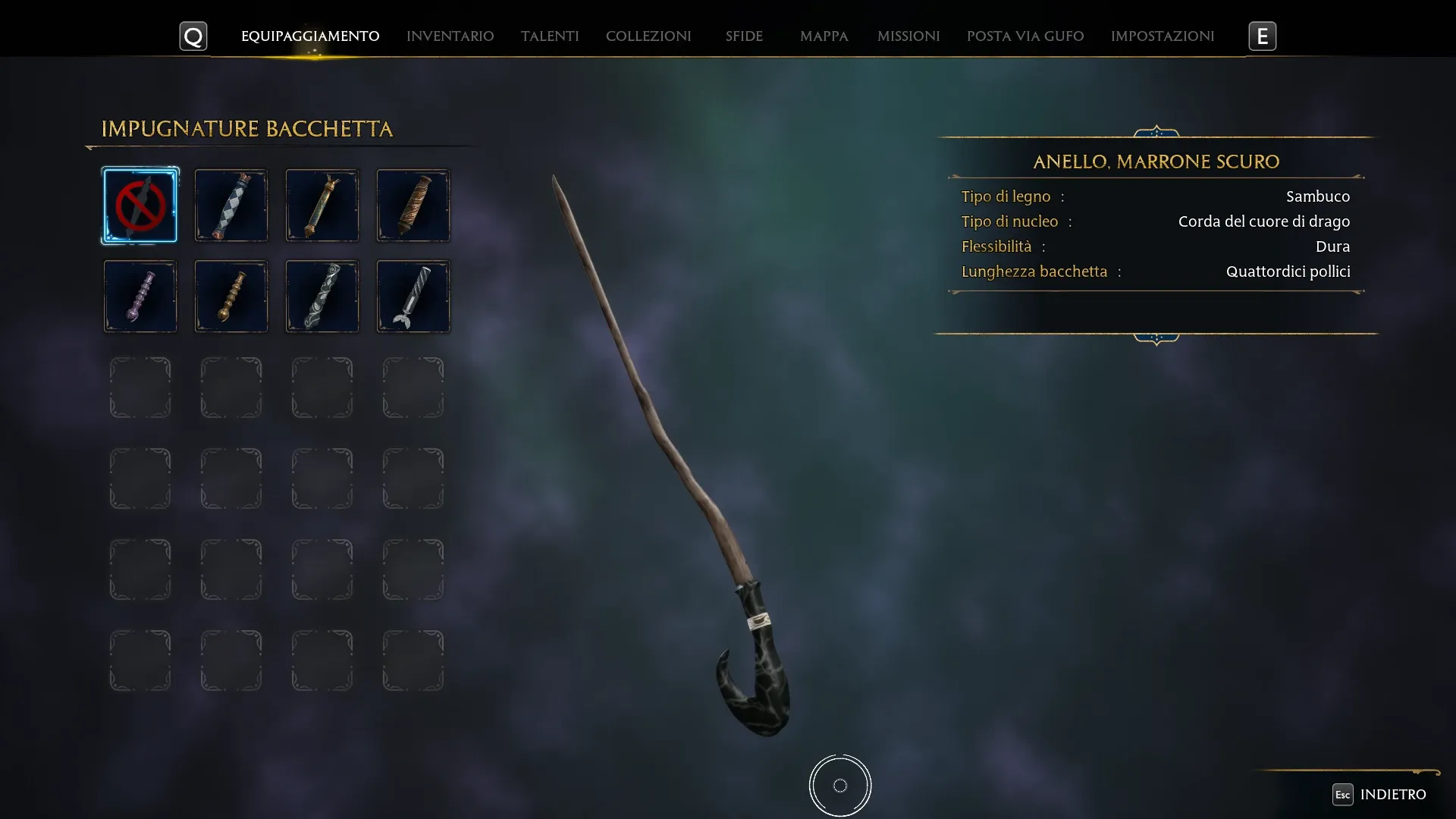The height and width of the screenshot is (819, 1456).
Task: Switch to the Missioni tab
Action: [908, 36]
